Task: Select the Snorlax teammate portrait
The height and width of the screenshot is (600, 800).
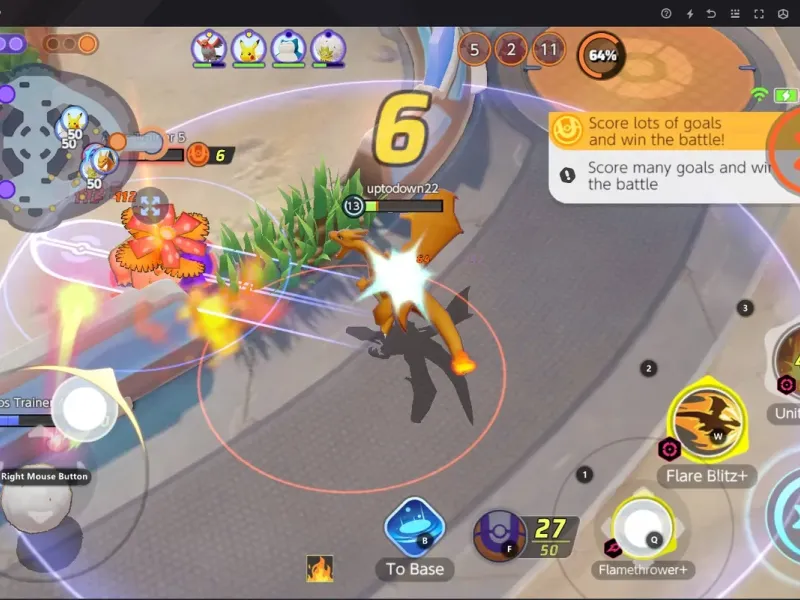Action: [x=288, y=47]
